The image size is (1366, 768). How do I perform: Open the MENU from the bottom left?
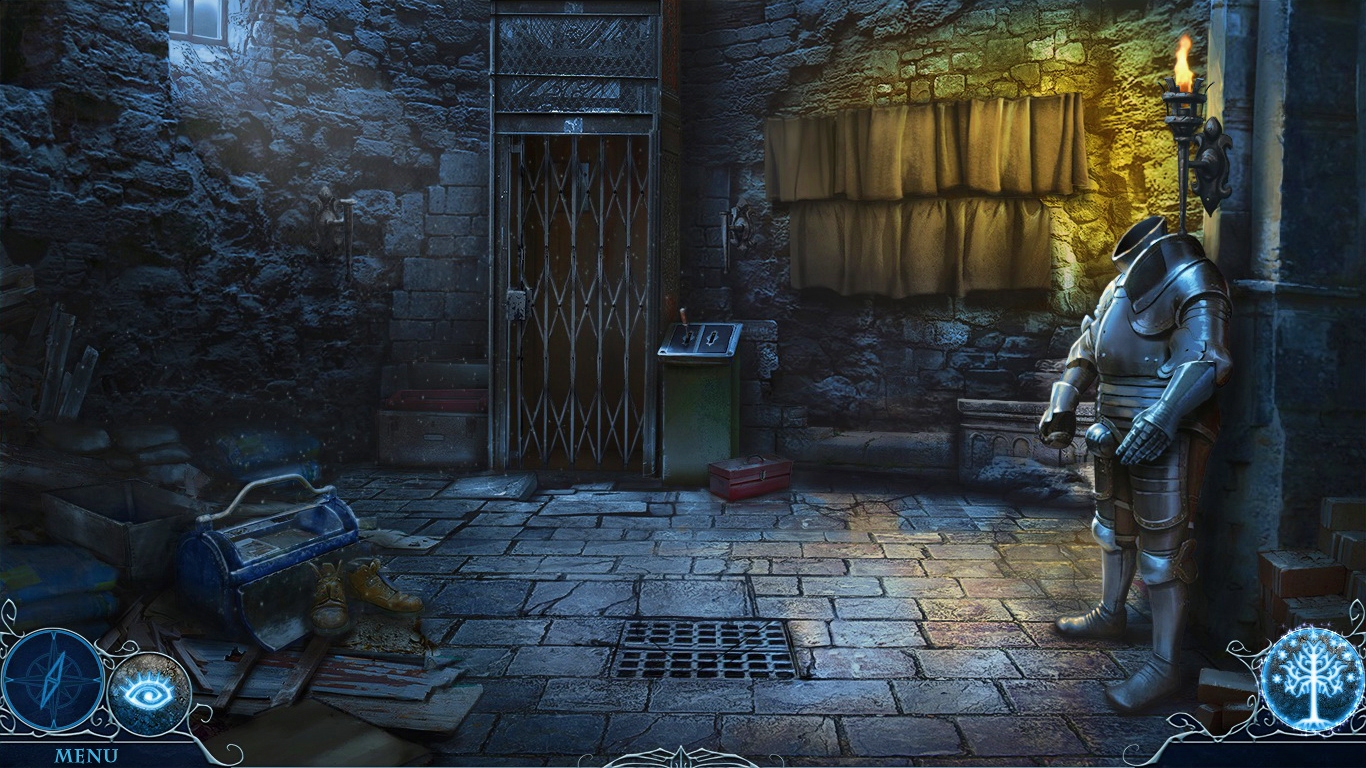(x=88, y=755)
